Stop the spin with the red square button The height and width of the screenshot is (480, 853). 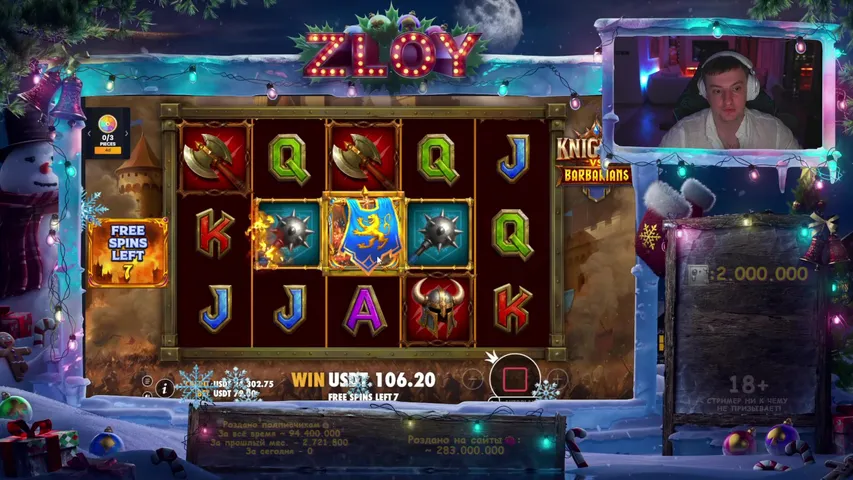(x=515, y=379)
